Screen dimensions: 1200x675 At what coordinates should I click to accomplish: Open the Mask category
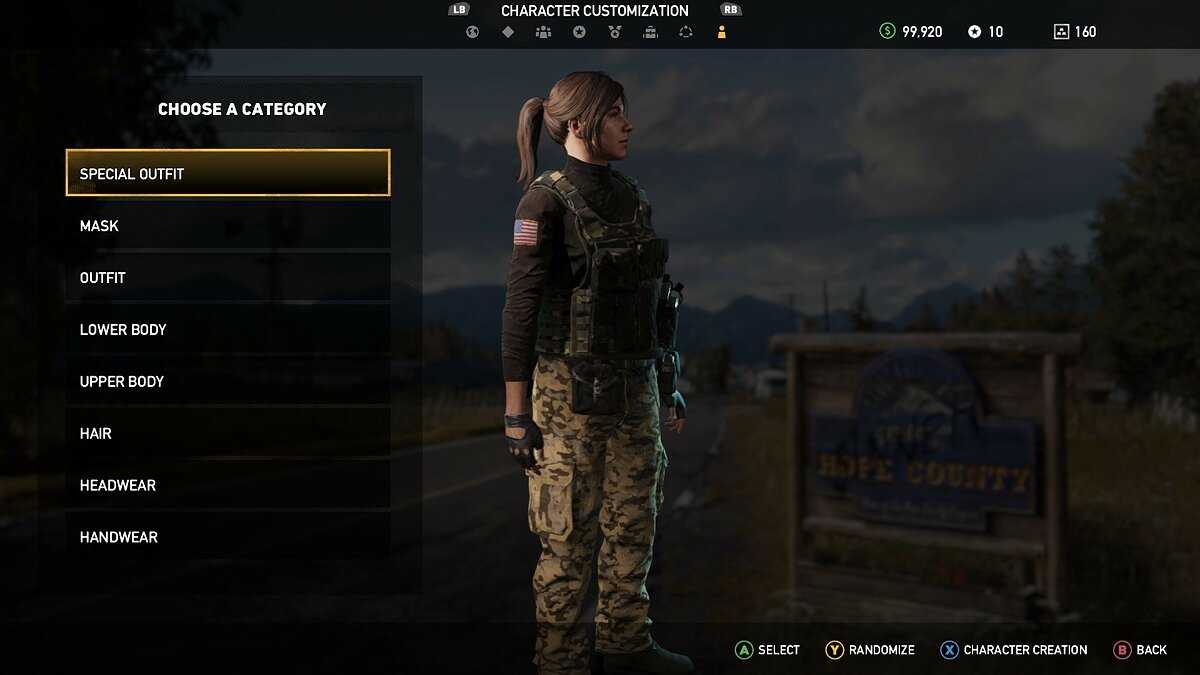point(228,226)
